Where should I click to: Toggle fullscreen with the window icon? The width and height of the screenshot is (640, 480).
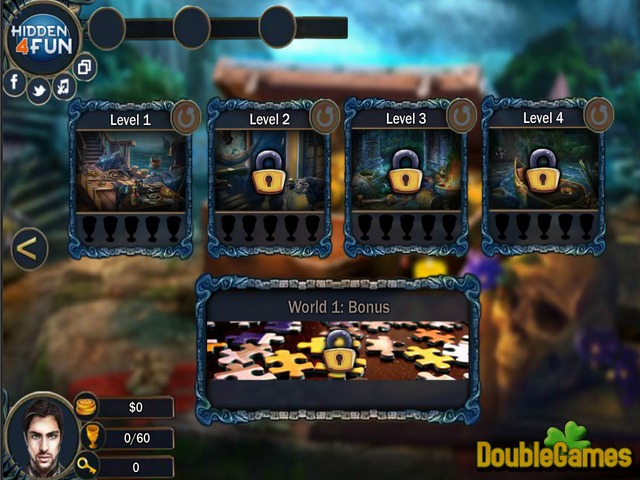click(85, 68)
